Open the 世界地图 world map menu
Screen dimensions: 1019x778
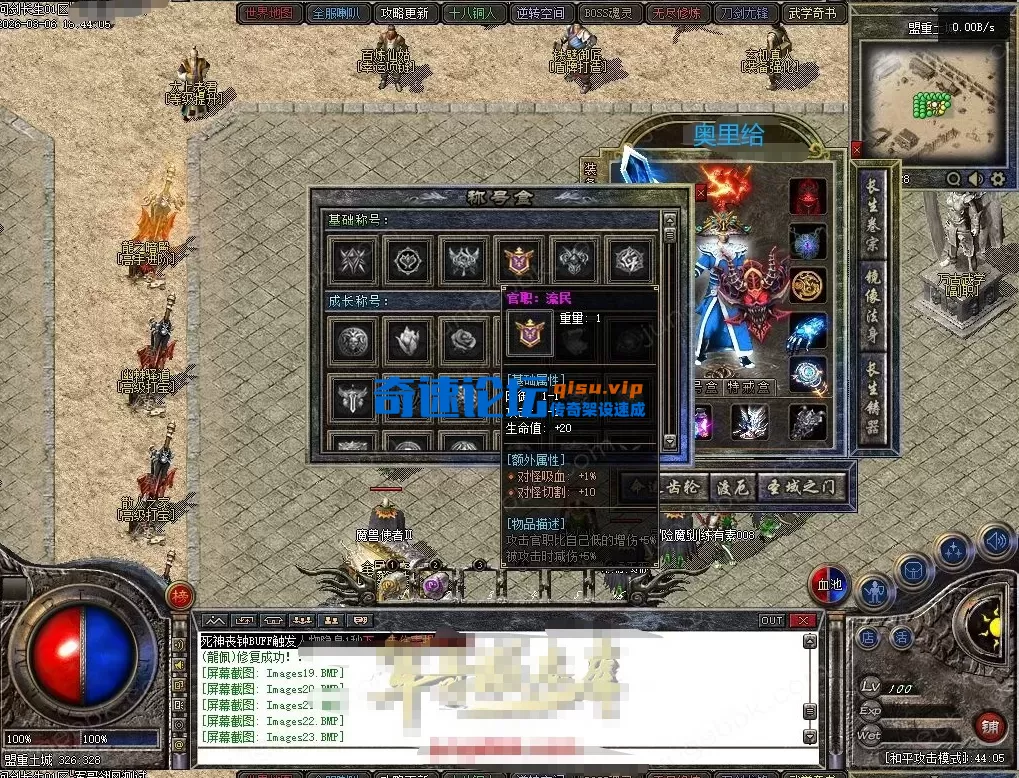270,13
